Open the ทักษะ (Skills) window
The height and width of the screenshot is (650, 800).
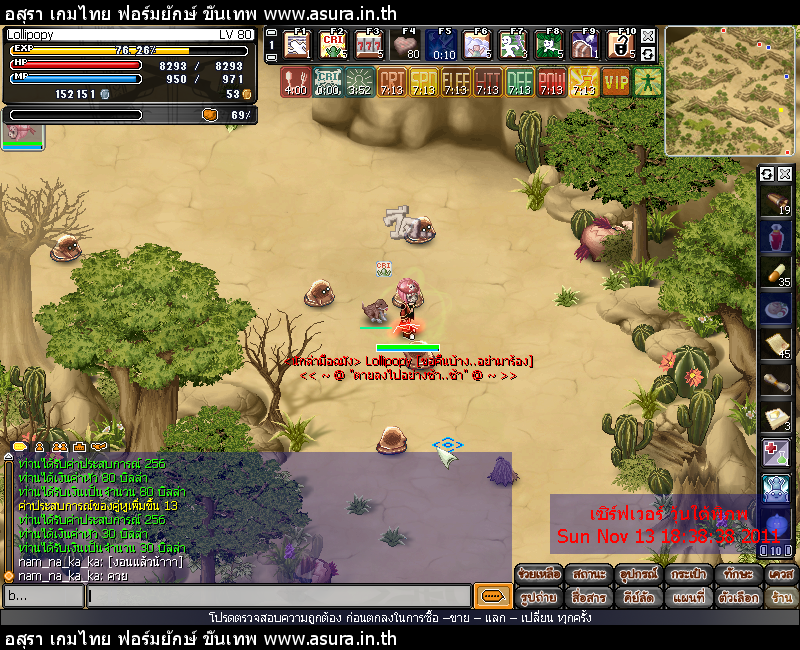pyautogui.click(x=737, y=575)
